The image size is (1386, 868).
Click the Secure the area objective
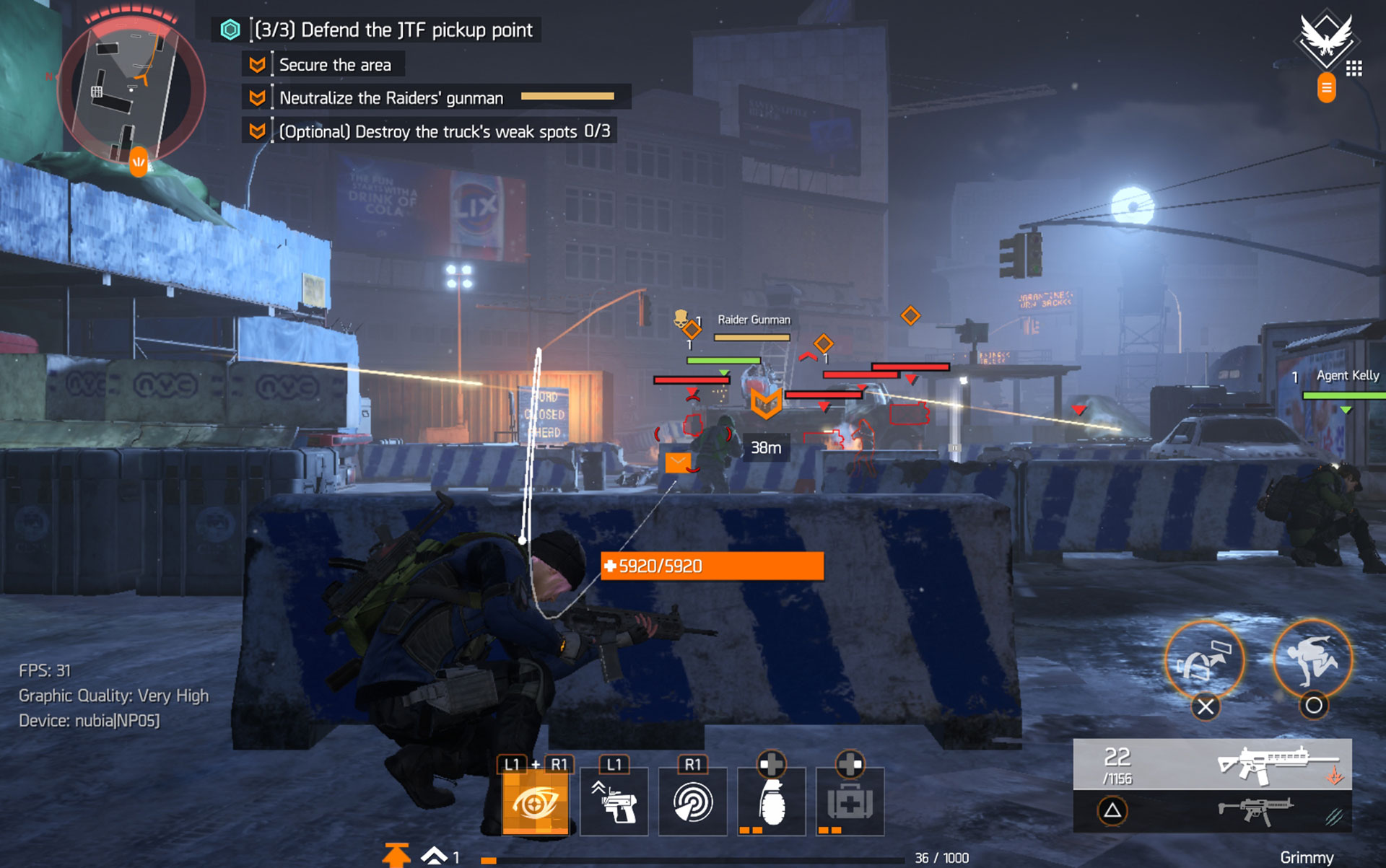pos(335,65)
